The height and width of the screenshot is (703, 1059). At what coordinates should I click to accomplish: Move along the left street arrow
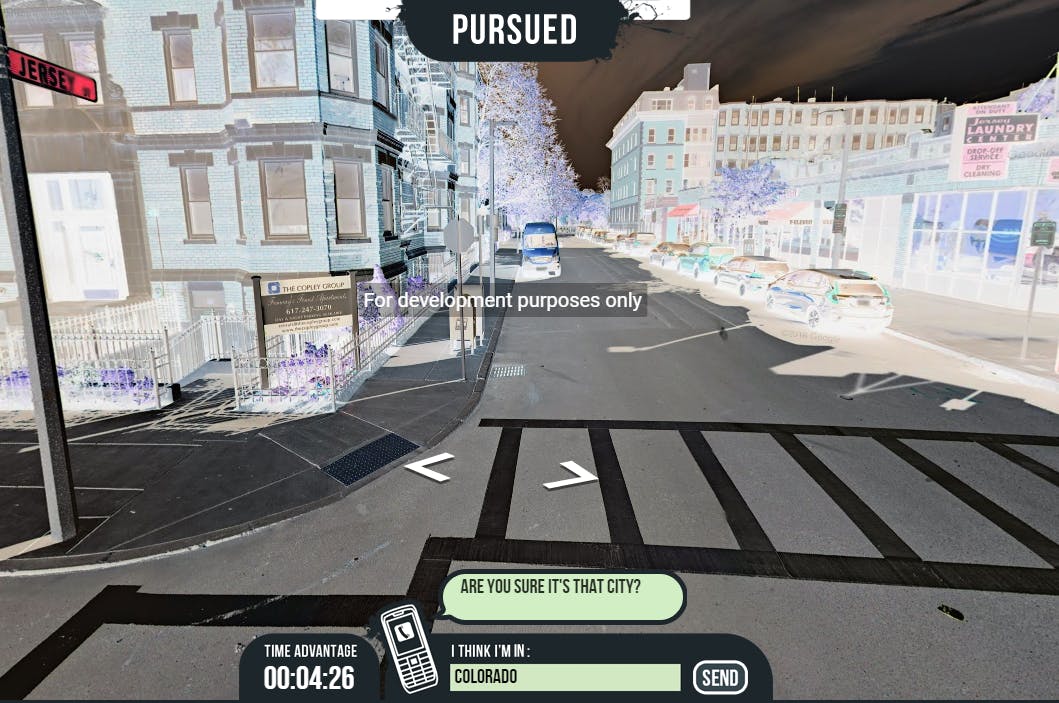point(429,466)
